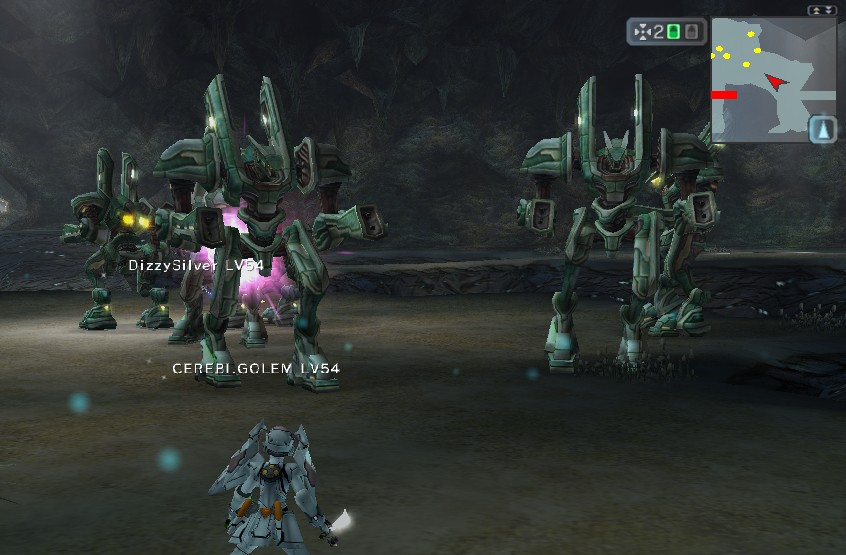This screenshot has width=846, height=555.
Task: Toggle the blue north arrow on the minimap
Action: point(821,129)
